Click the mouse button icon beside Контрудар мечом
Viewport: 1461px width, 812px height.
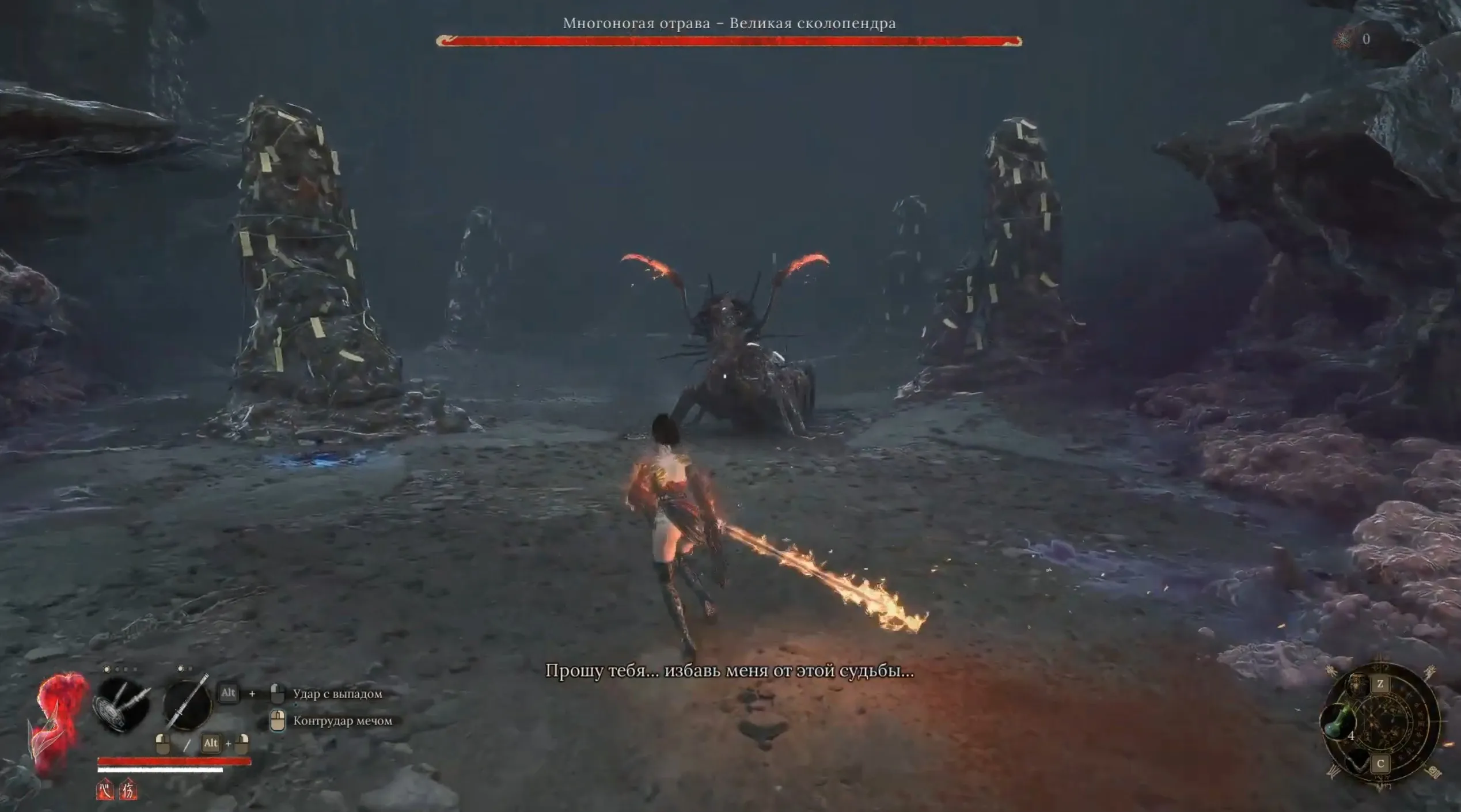pyautogui.click(x=278, y=721)
